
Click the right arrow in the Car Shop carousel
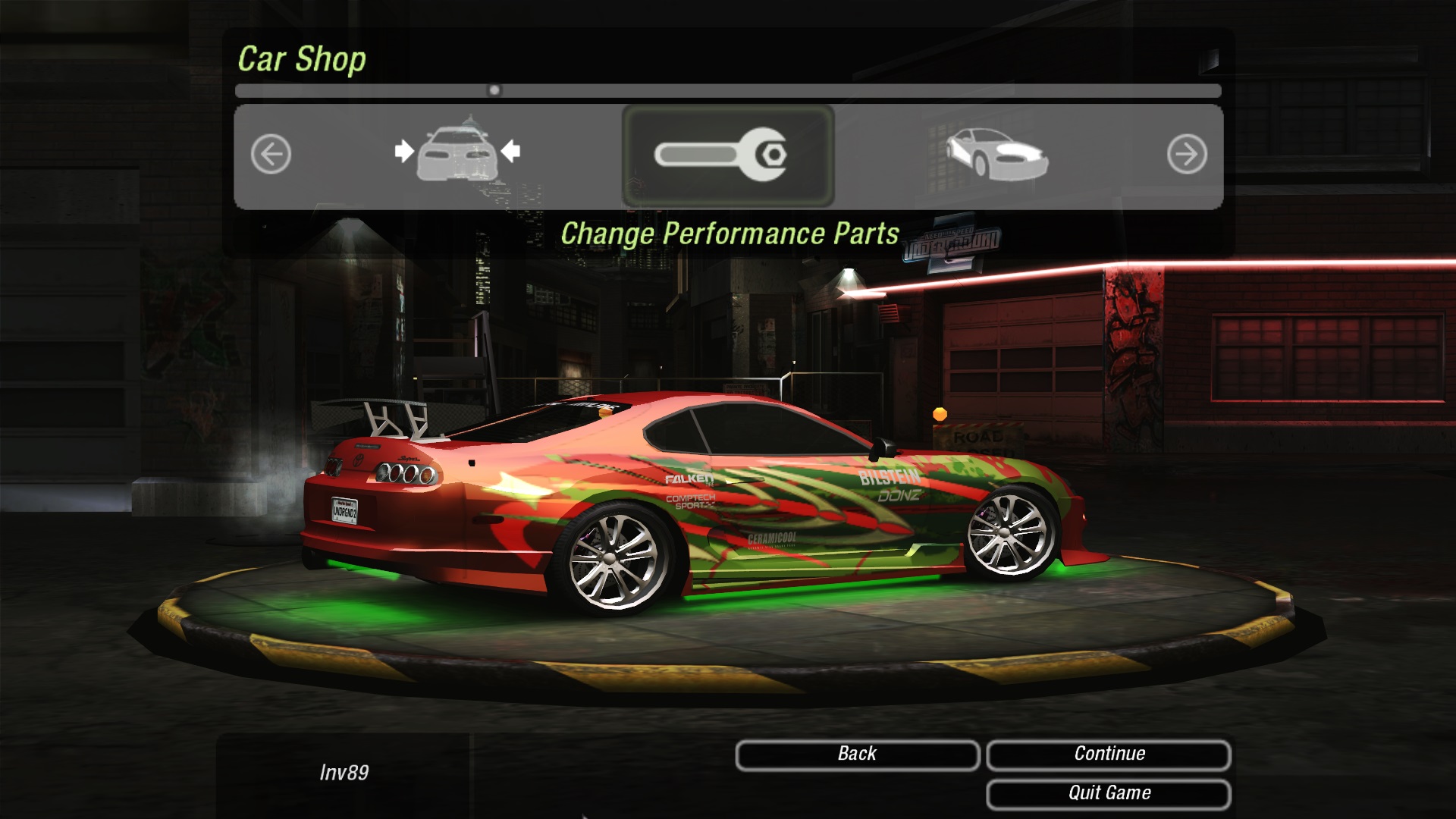(1186, 155)
